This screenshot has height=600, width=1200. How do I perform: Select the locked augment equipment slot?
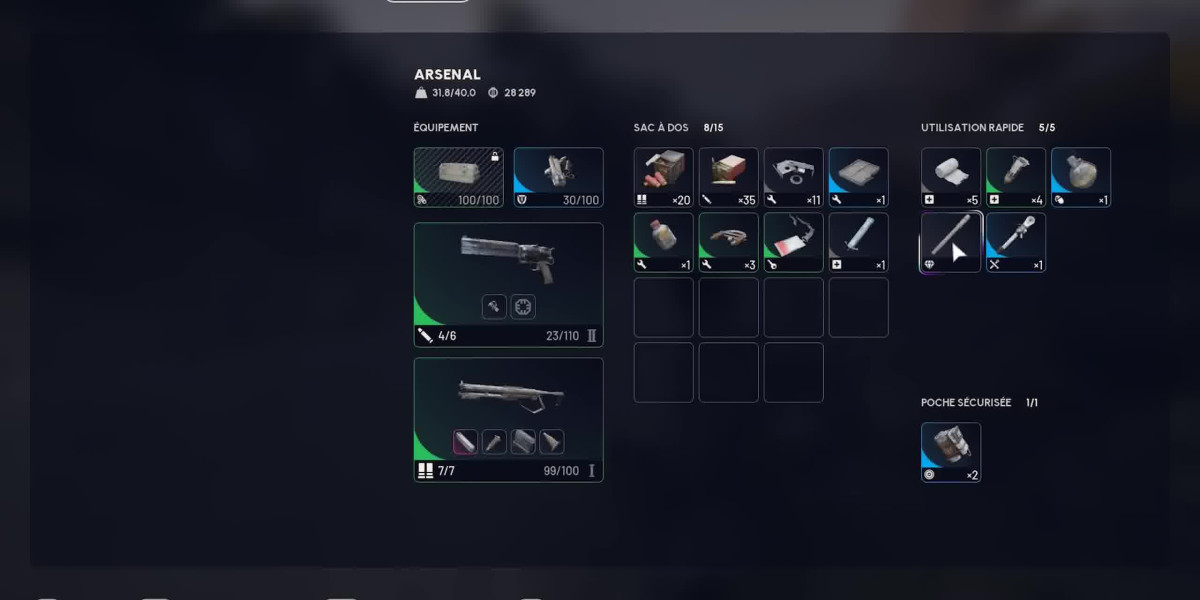point(458,177)
